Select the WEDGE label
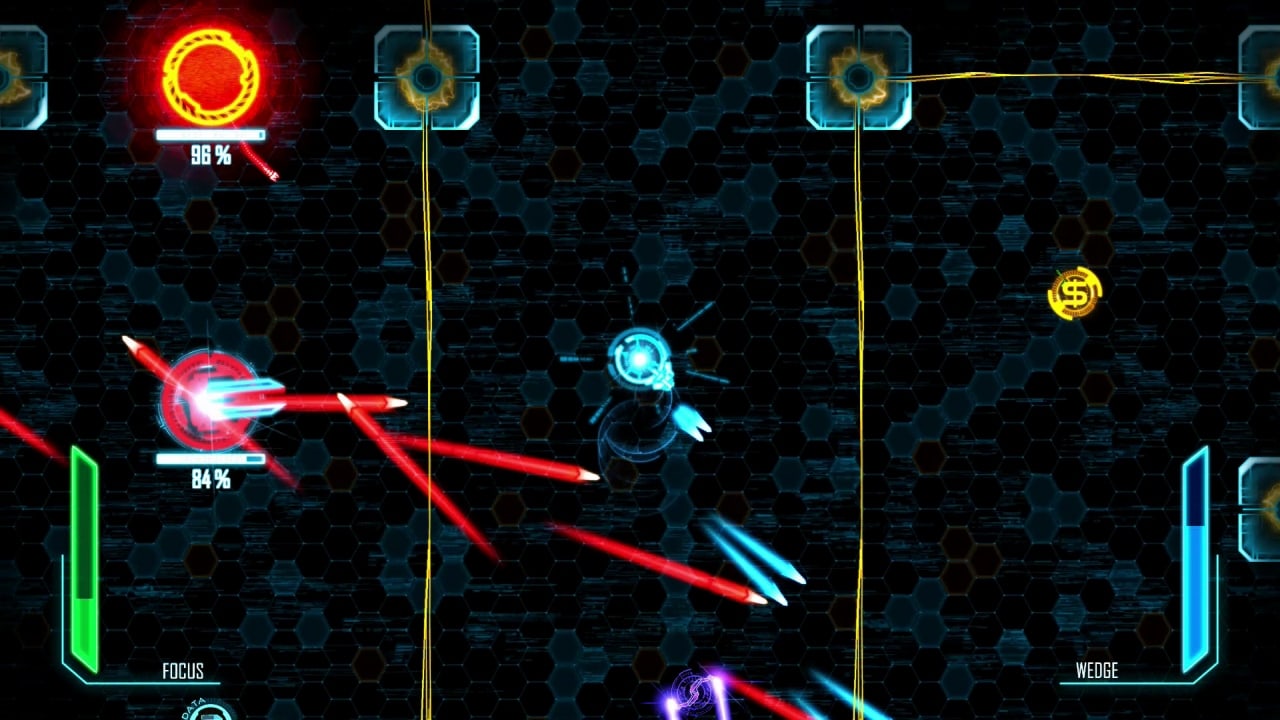 click(1098, 672)
